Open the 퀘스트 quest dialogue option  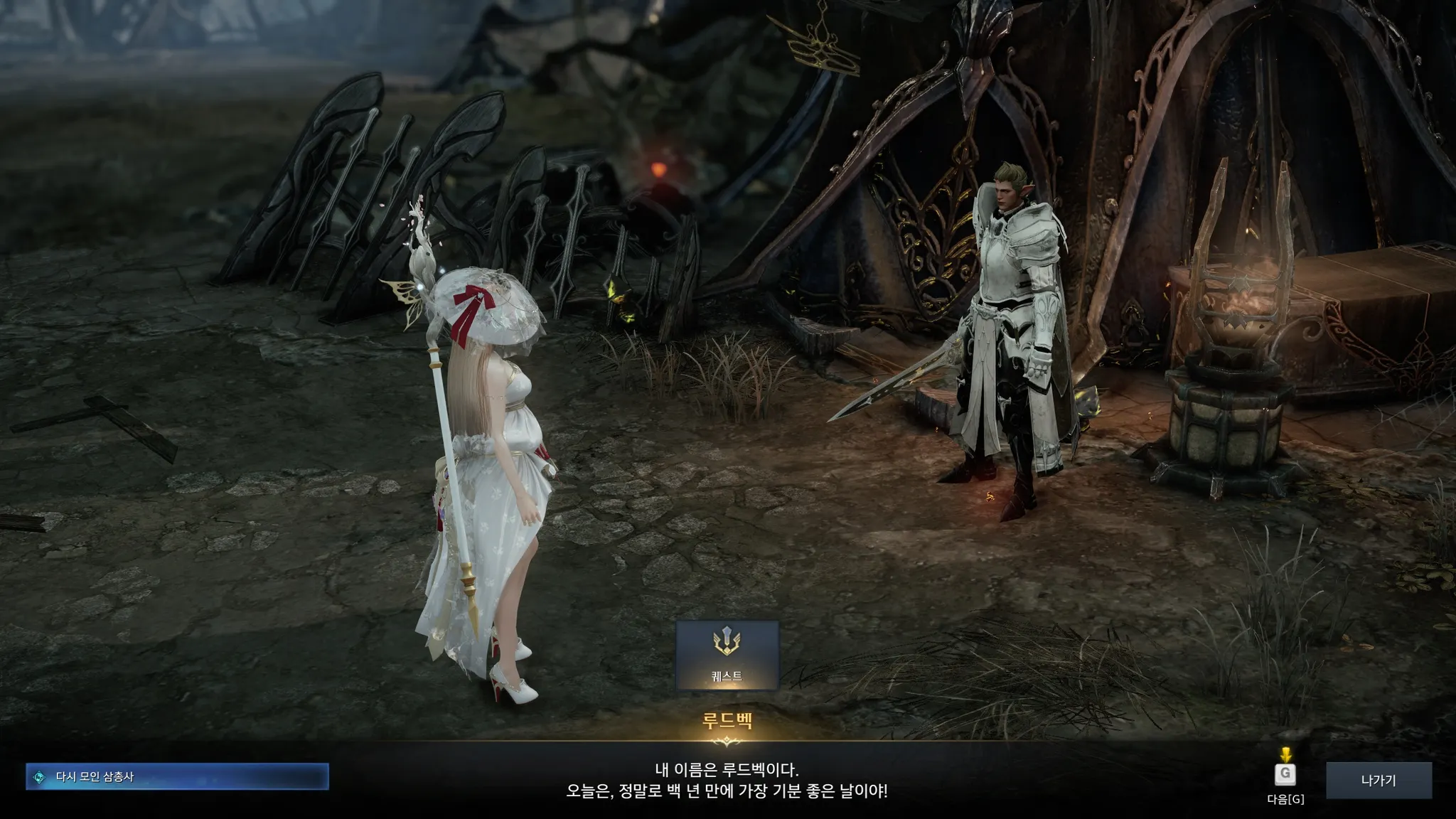[727, 655]
